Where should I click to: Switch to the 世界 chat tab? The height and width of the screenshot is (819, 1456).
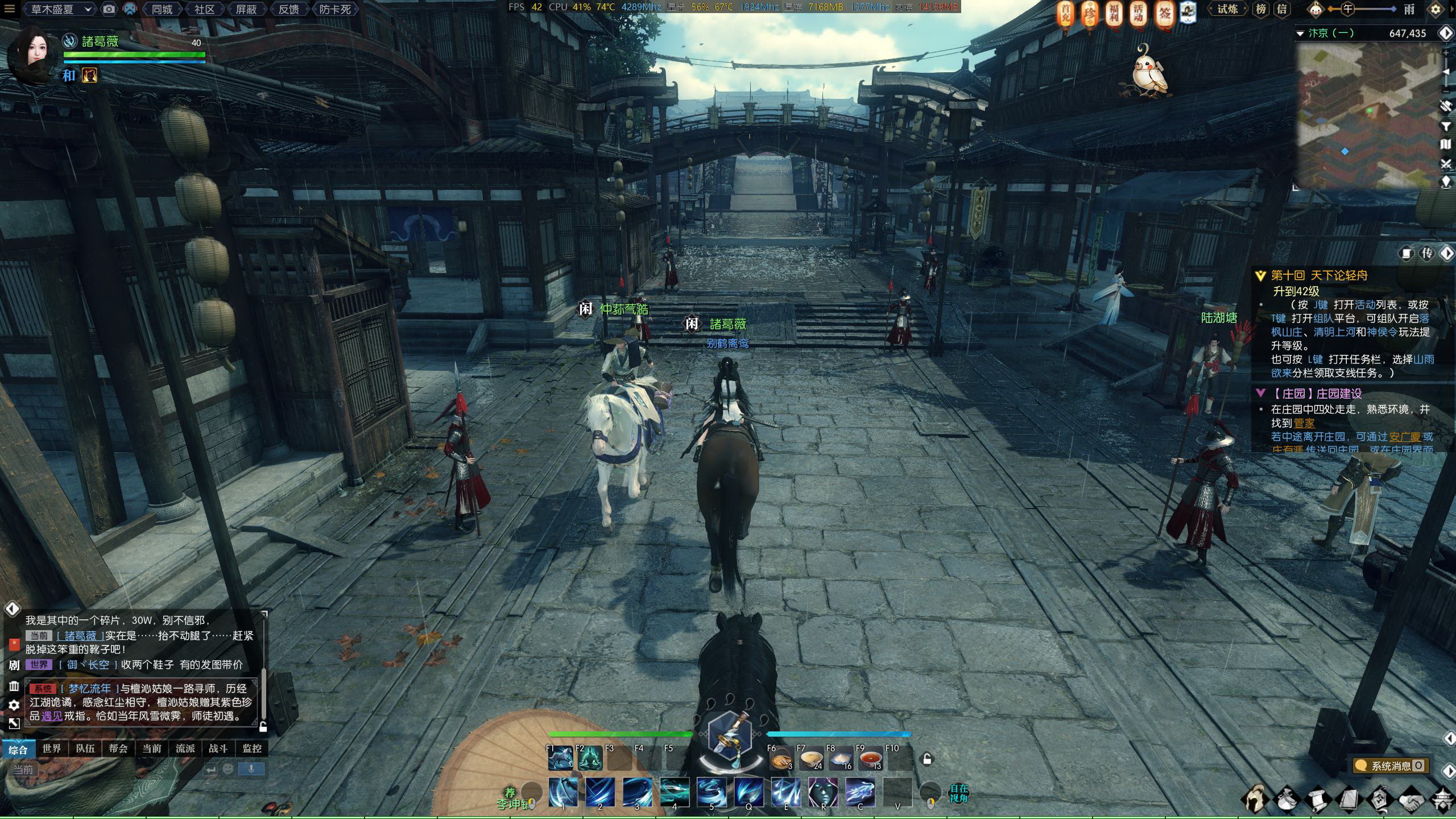coord(51,748)
